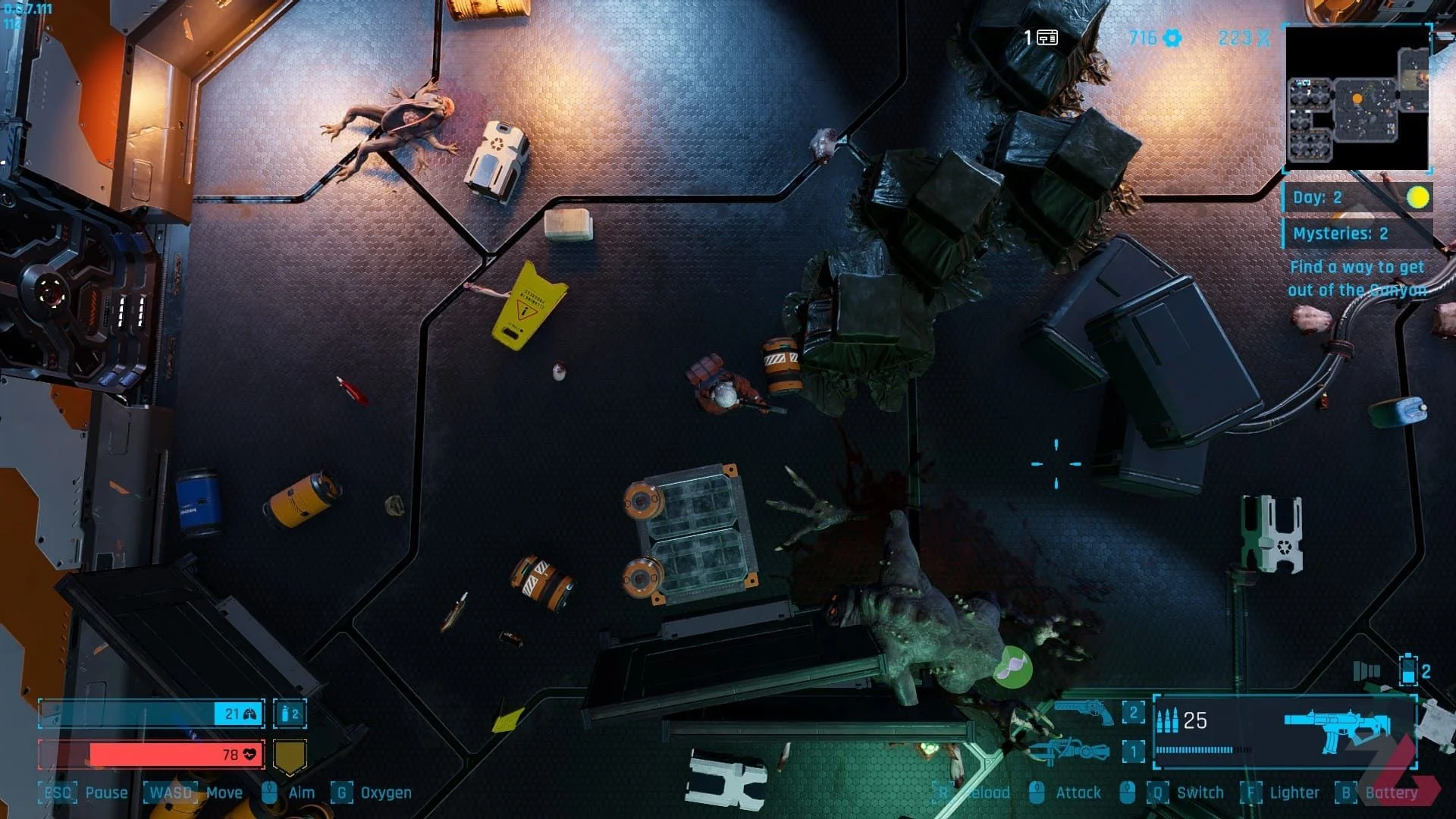Open the keycard counter icon
Viewport: 1456px width, 819px height.
(1047, 38)
